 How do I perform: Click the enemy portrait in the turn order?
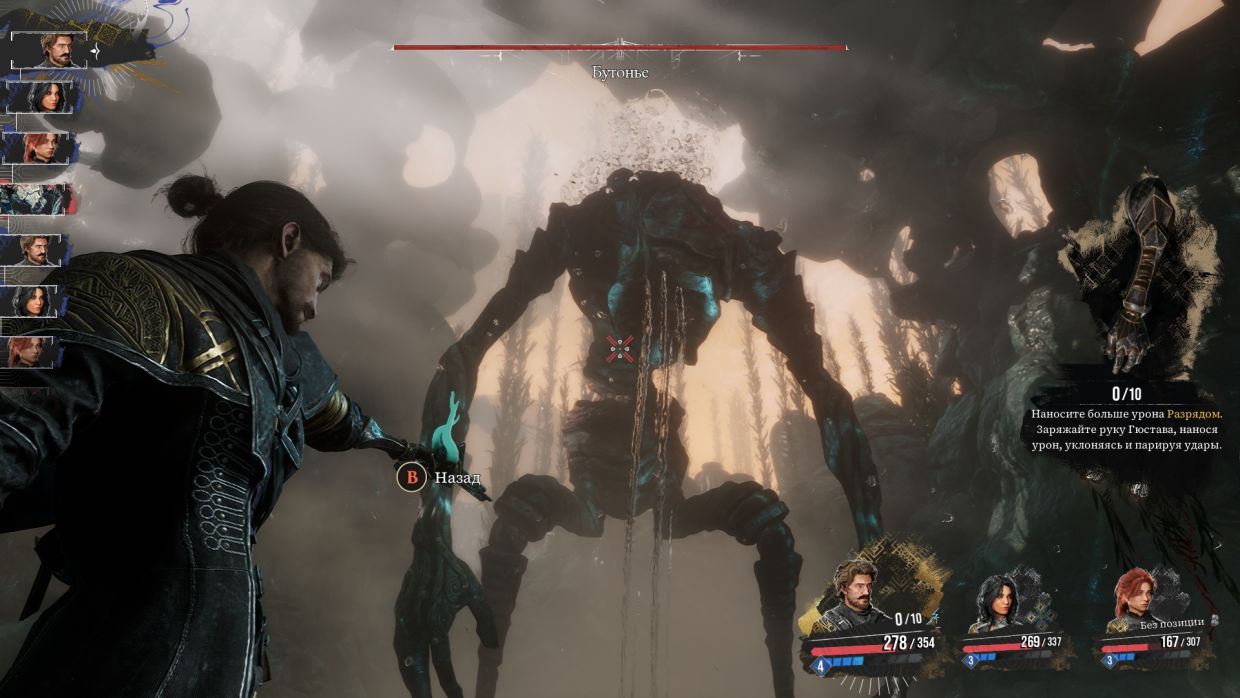point(37,199)
